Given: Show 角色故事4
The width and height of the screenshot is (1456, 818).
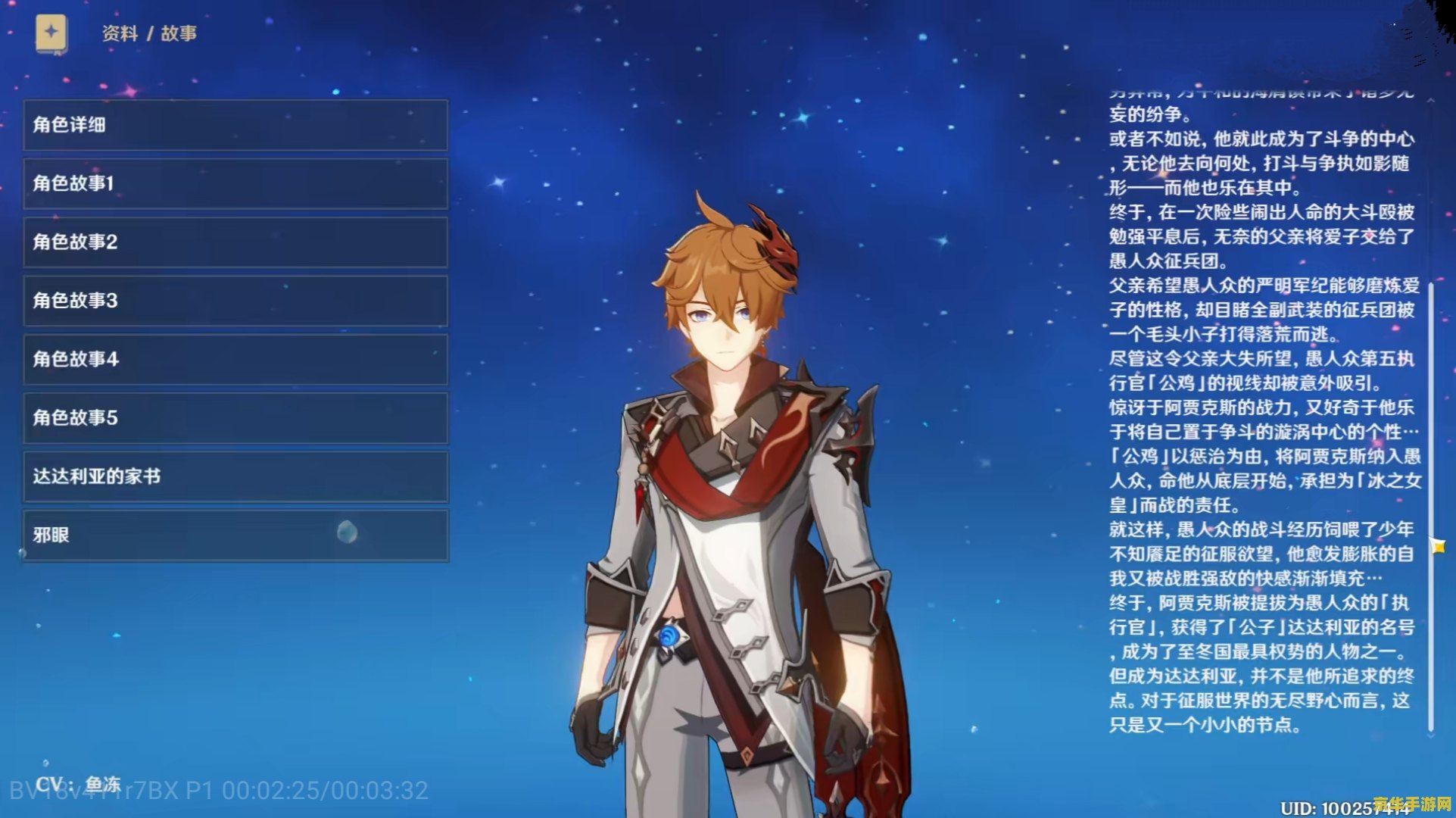Looking at the screenshot, I should click(x=235, y=359).
